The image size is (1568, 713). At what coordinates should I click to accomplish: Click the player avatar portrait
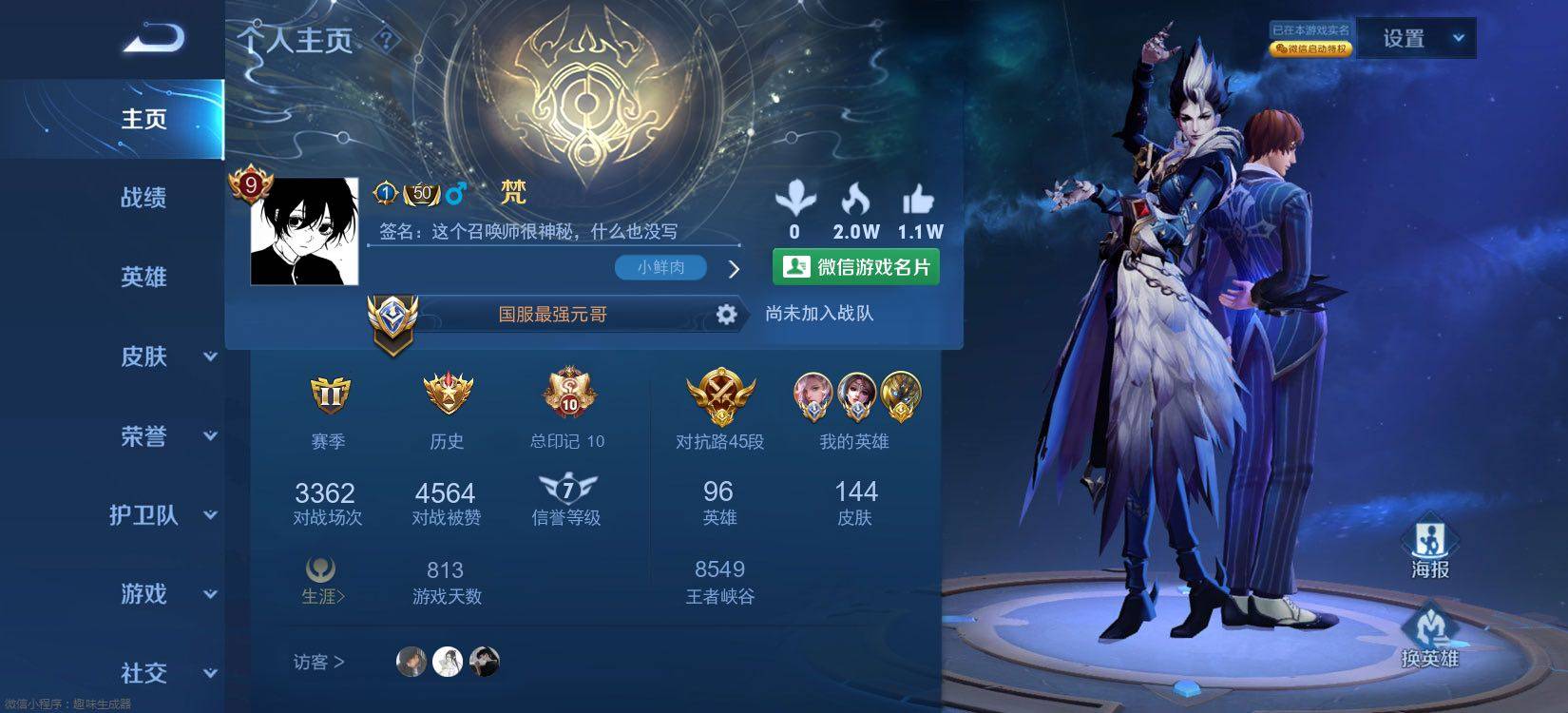point(304,231)
